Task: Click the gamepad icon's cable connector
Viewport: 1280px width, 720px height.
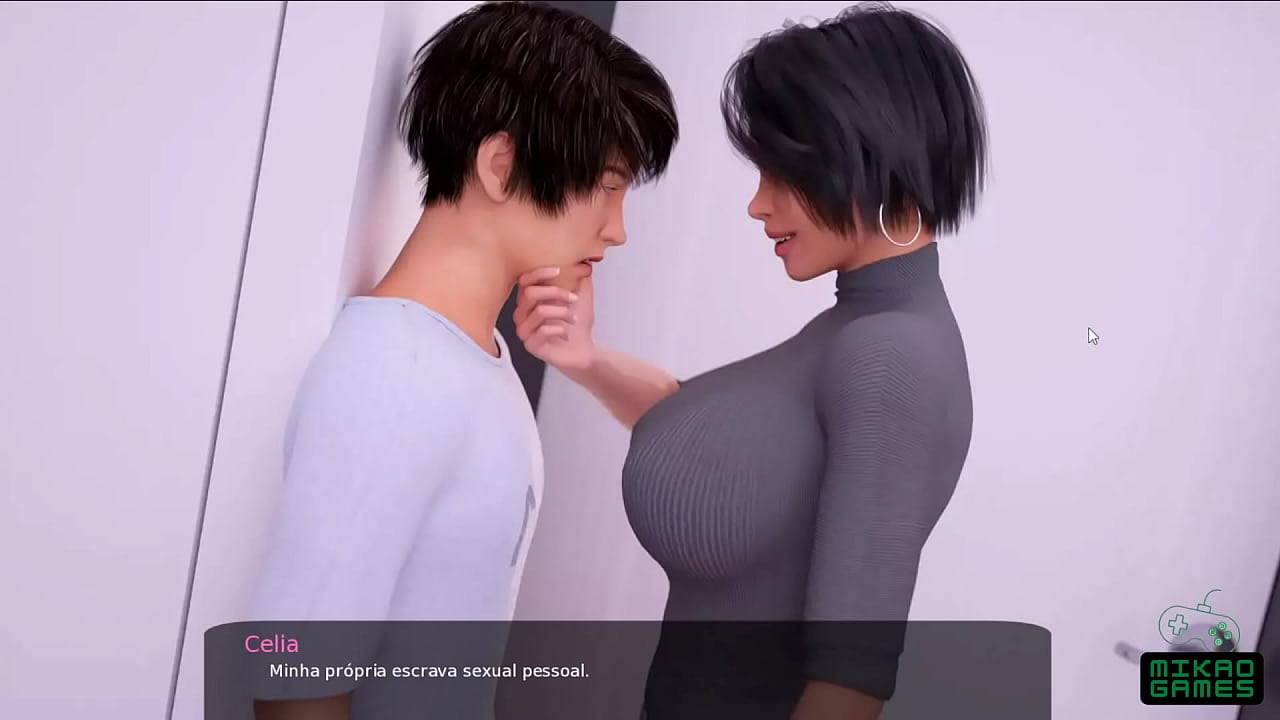Action: (1204, 607)
